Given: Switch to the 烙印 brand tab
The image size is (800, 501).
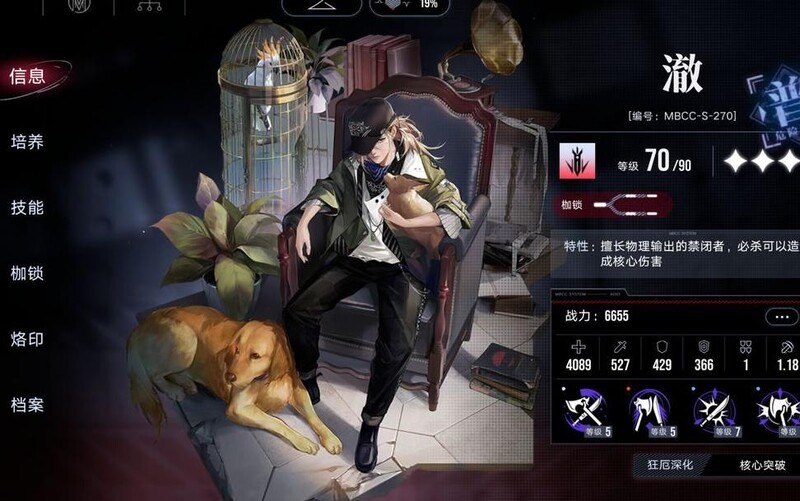Looking at the screenshot, I should [27, 339].
